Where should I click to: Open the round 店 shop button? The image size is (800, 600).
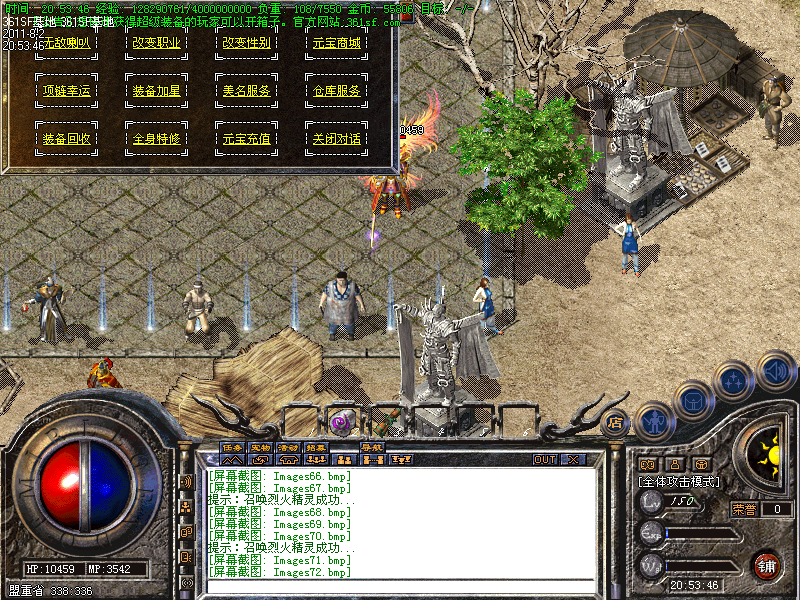point(615,422)
